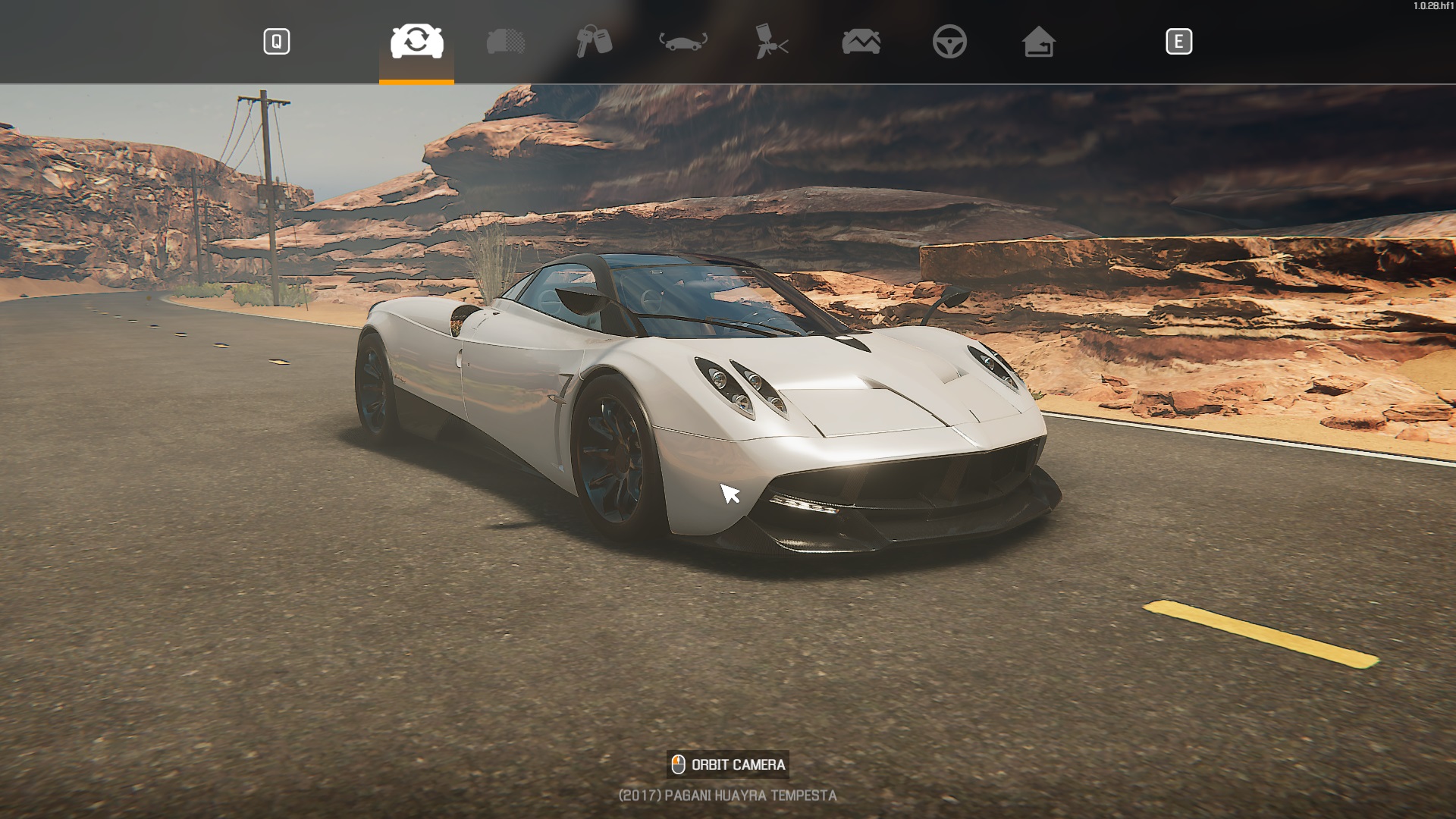Switch to the orange-underlined first toolbar tab
Image resolution: width=1456 pixels, height=819 pixels.
416,43
